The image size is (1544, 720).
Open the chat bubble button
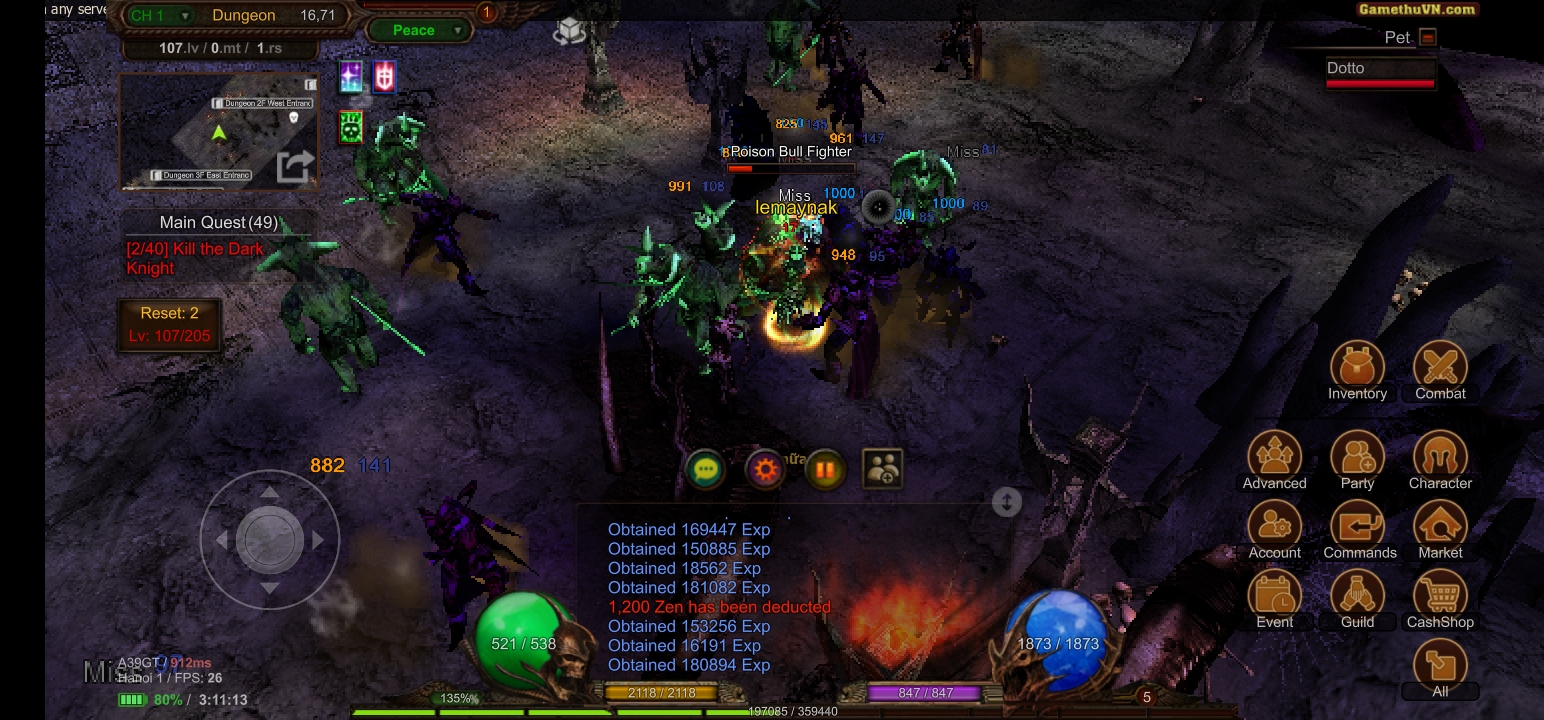[x=706, y=469]
